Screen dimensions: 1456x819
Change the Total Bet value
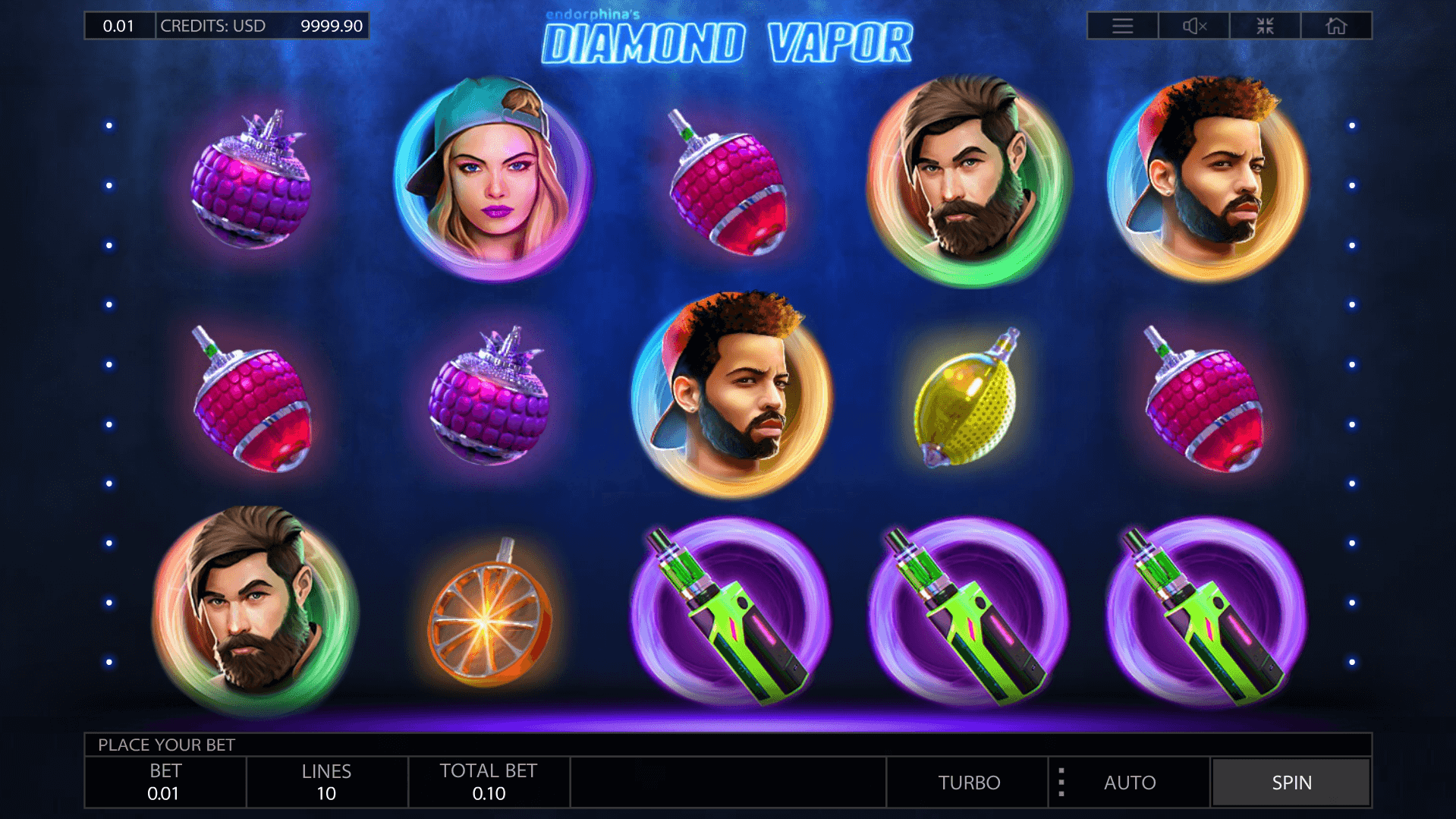(x=488, y=782)
